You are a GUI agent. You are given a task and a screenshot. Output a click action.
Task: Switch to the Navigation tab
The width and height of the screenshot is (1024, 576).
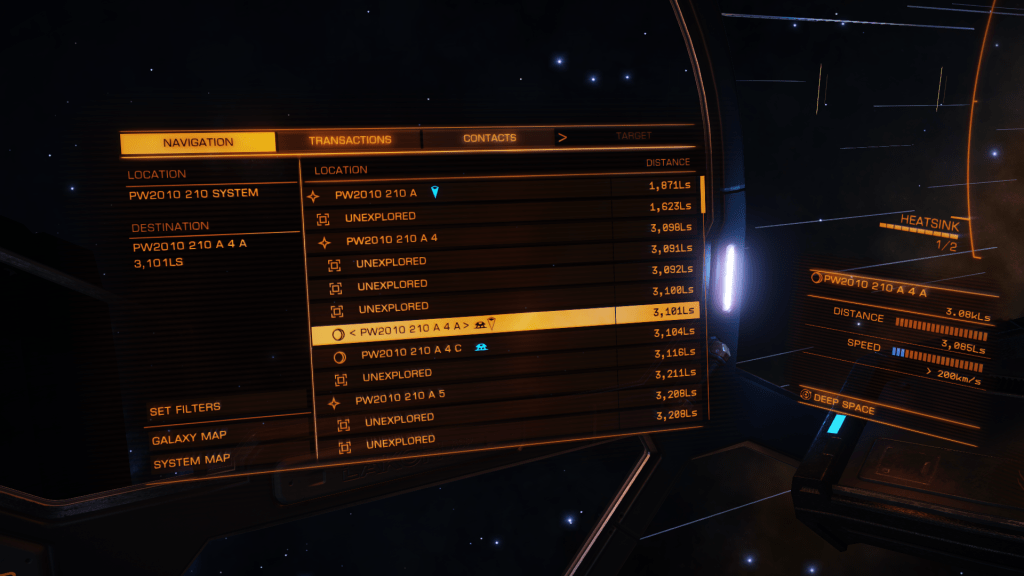[x=198, y=143]
